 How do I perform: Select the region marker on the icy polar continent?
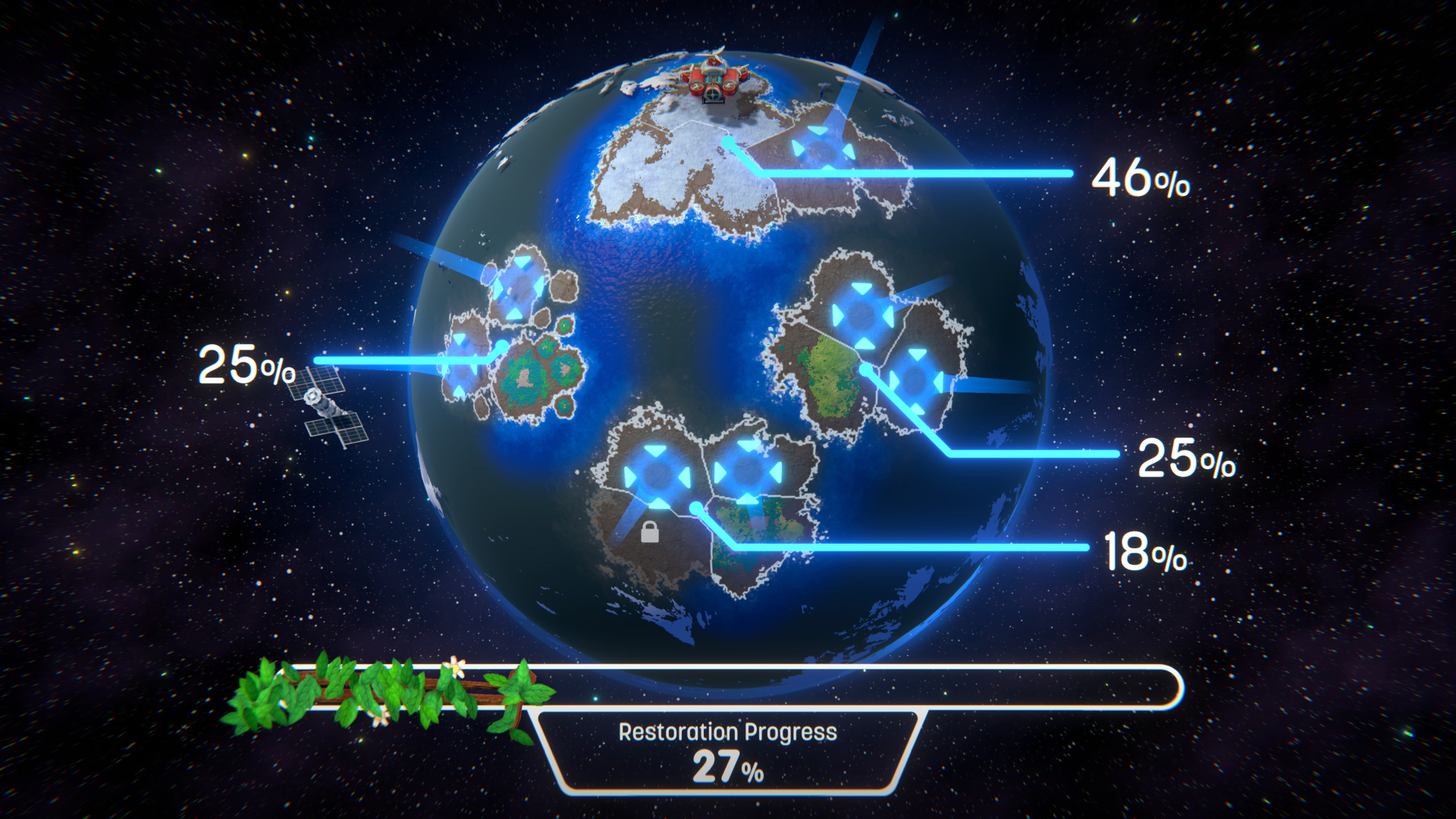(821, 149)
